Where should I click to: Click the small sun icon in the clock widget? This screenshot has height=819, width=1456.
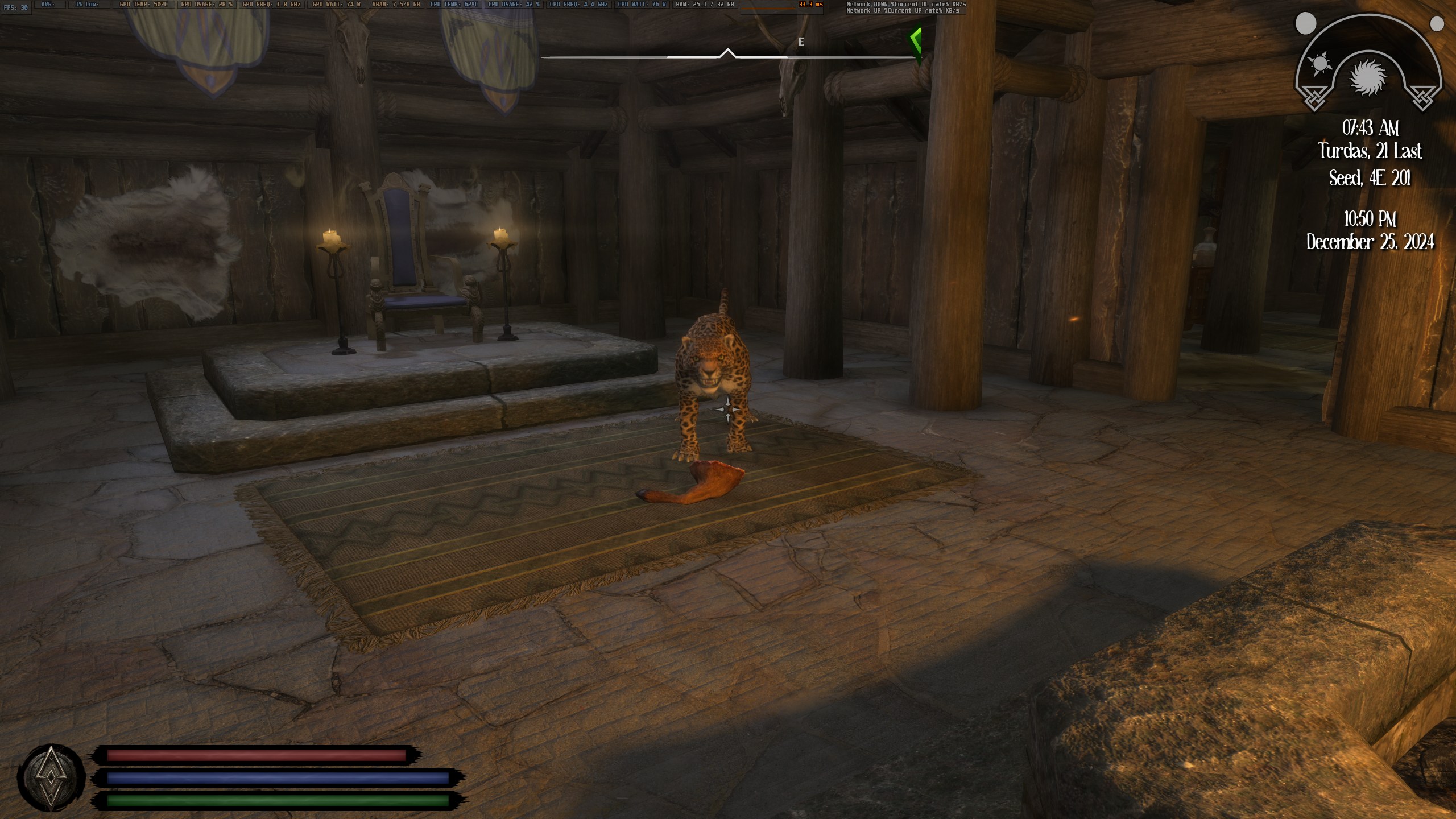click(x=1319, y=63)
